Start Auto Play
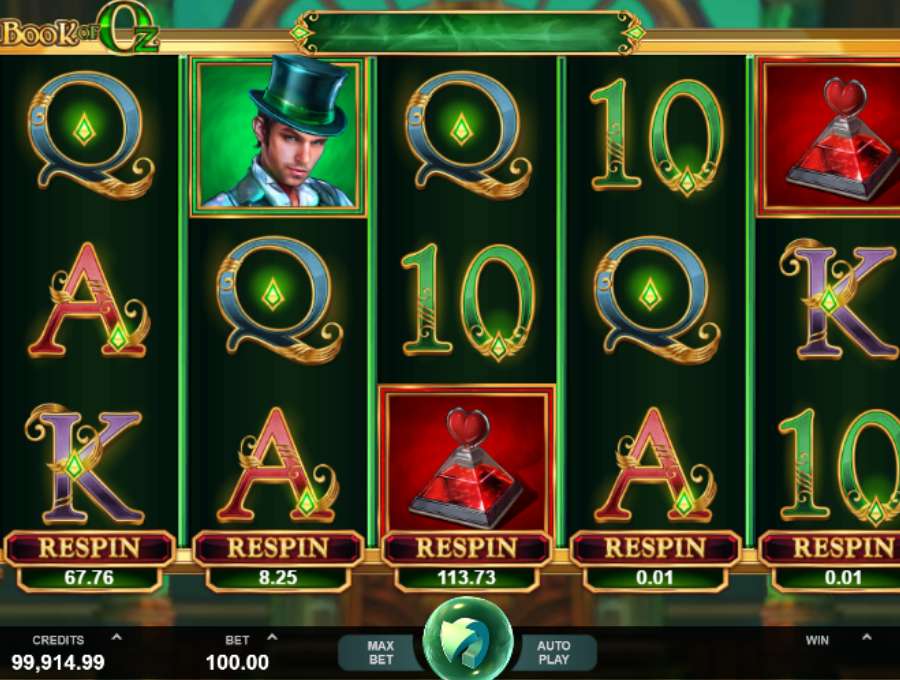This screenshot has height=680, width=900. pyautogui.click(x=553, y=652)
